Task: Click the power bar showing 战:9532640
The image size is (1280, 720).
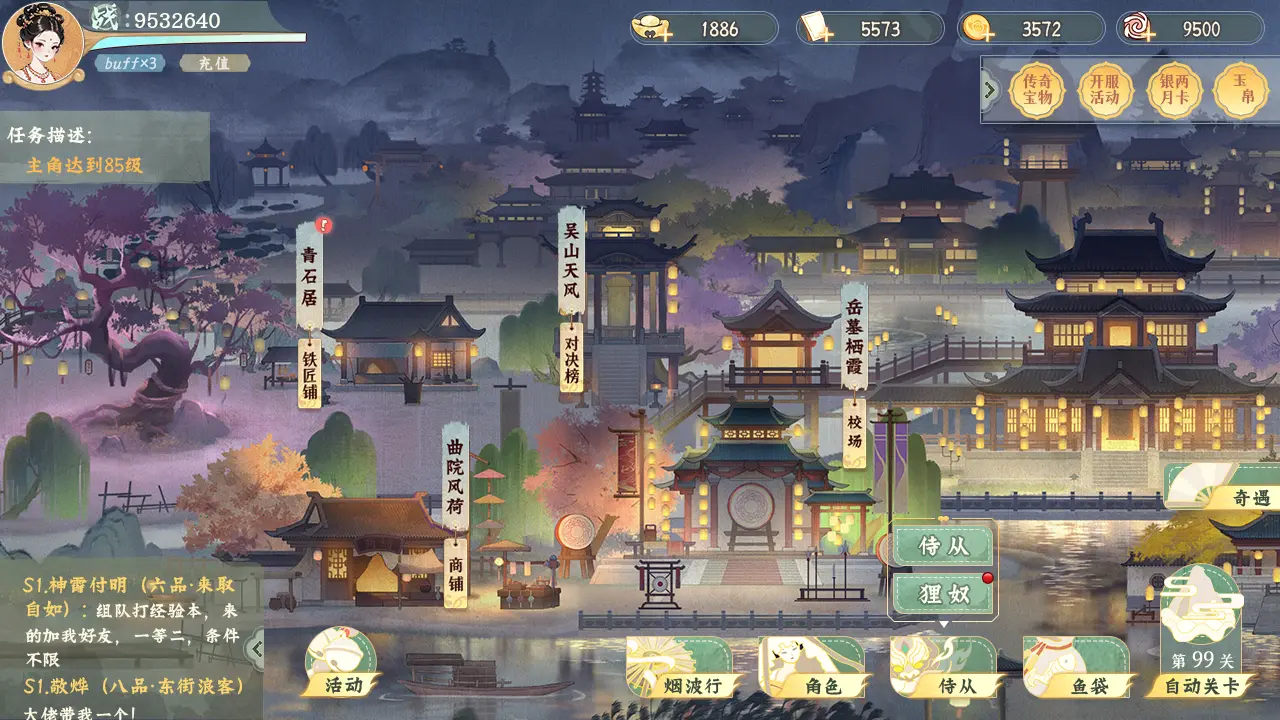Action: pyautogui.click(x=160, y=17)
